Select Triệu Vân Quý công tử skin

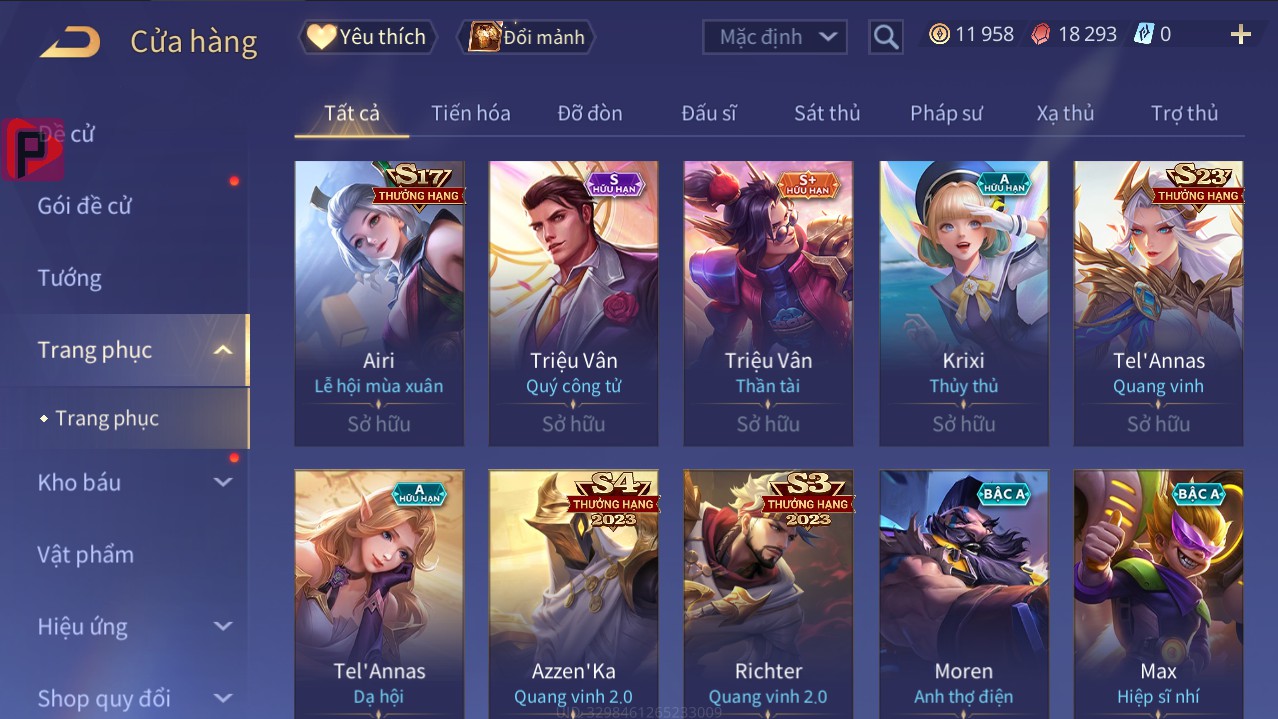click(x=573, y=300)
